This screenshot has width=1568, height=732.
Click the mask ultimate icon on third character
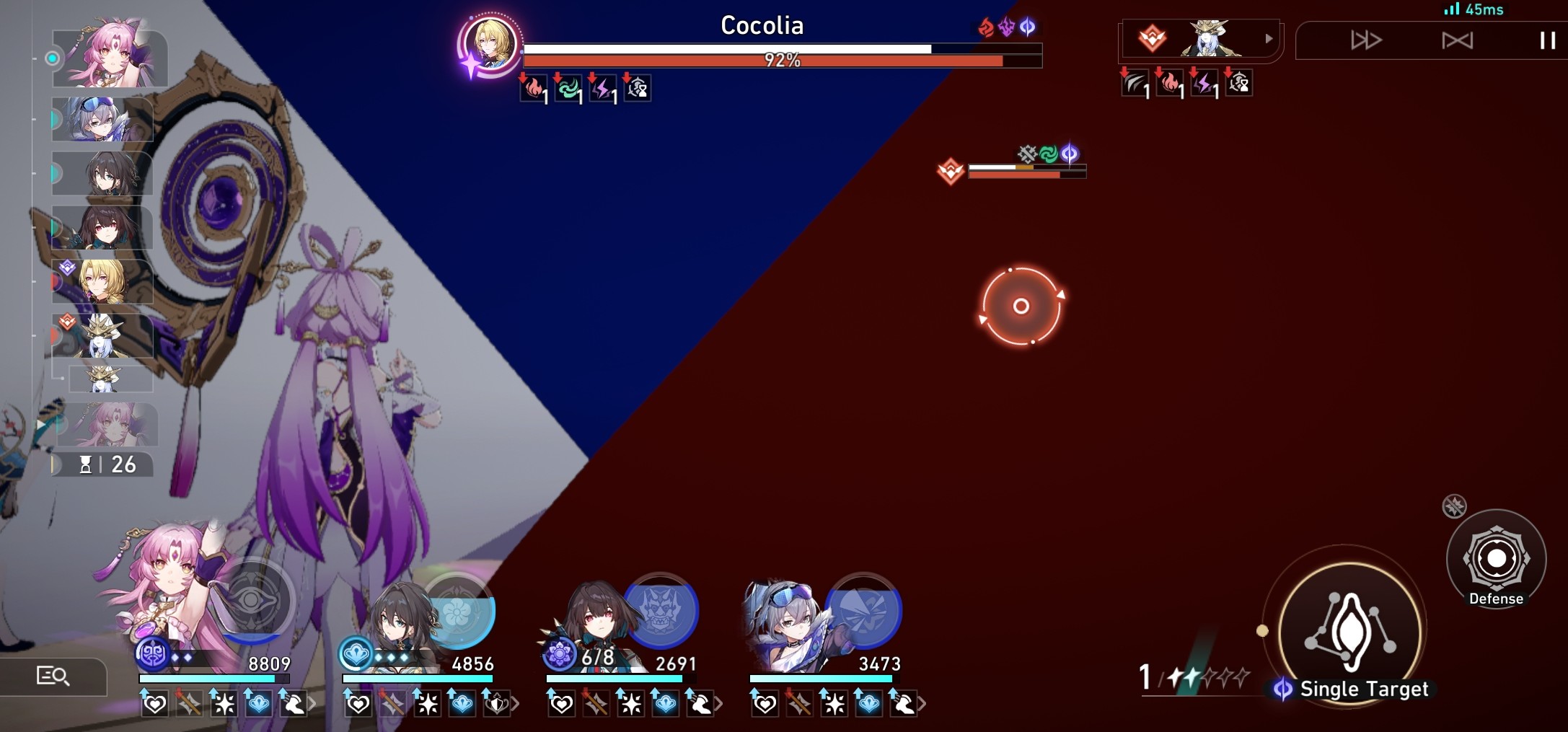coord(664,609)
